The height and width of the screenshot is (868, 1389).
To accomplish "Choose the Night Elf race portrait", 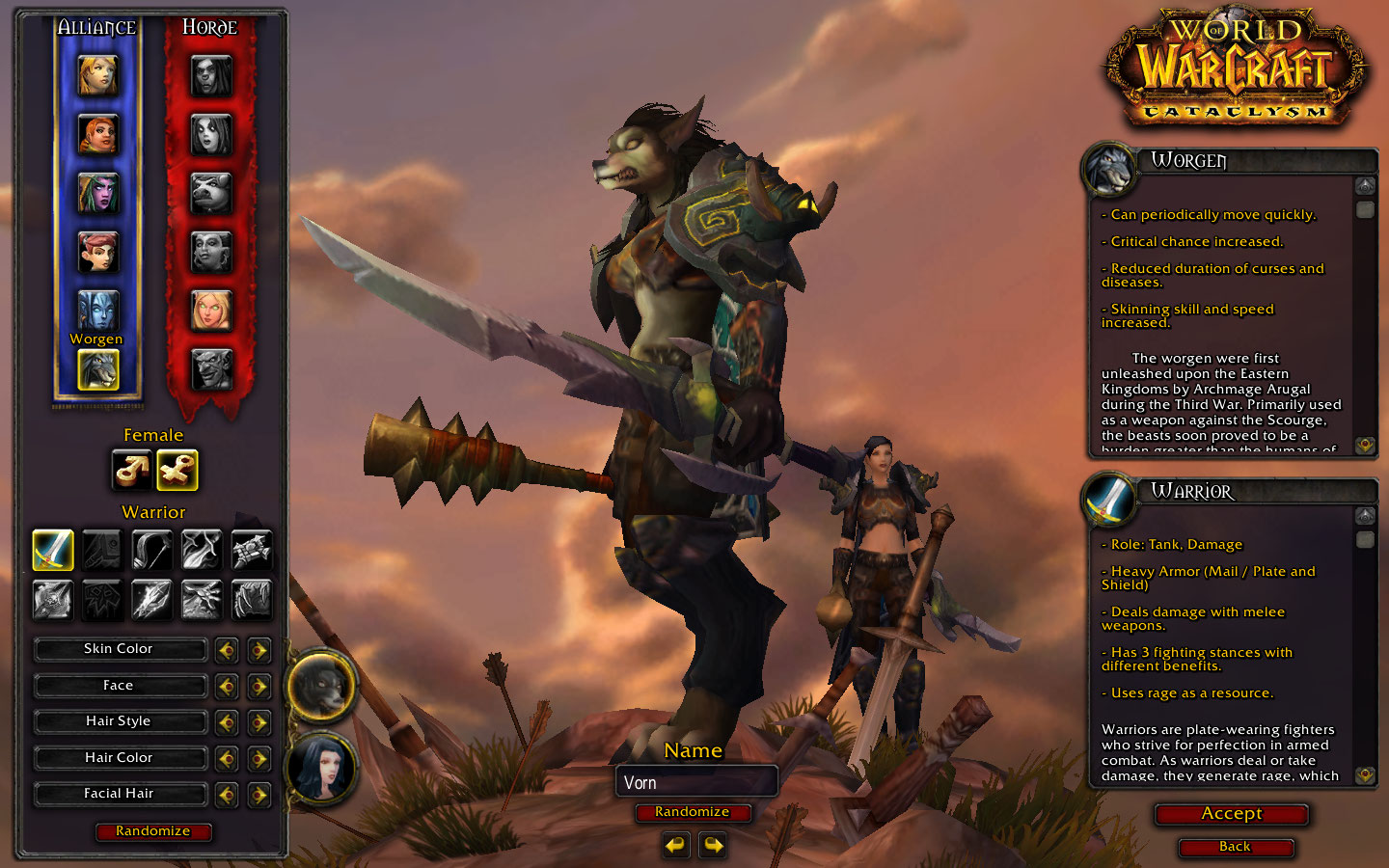I will click(97, 193).
